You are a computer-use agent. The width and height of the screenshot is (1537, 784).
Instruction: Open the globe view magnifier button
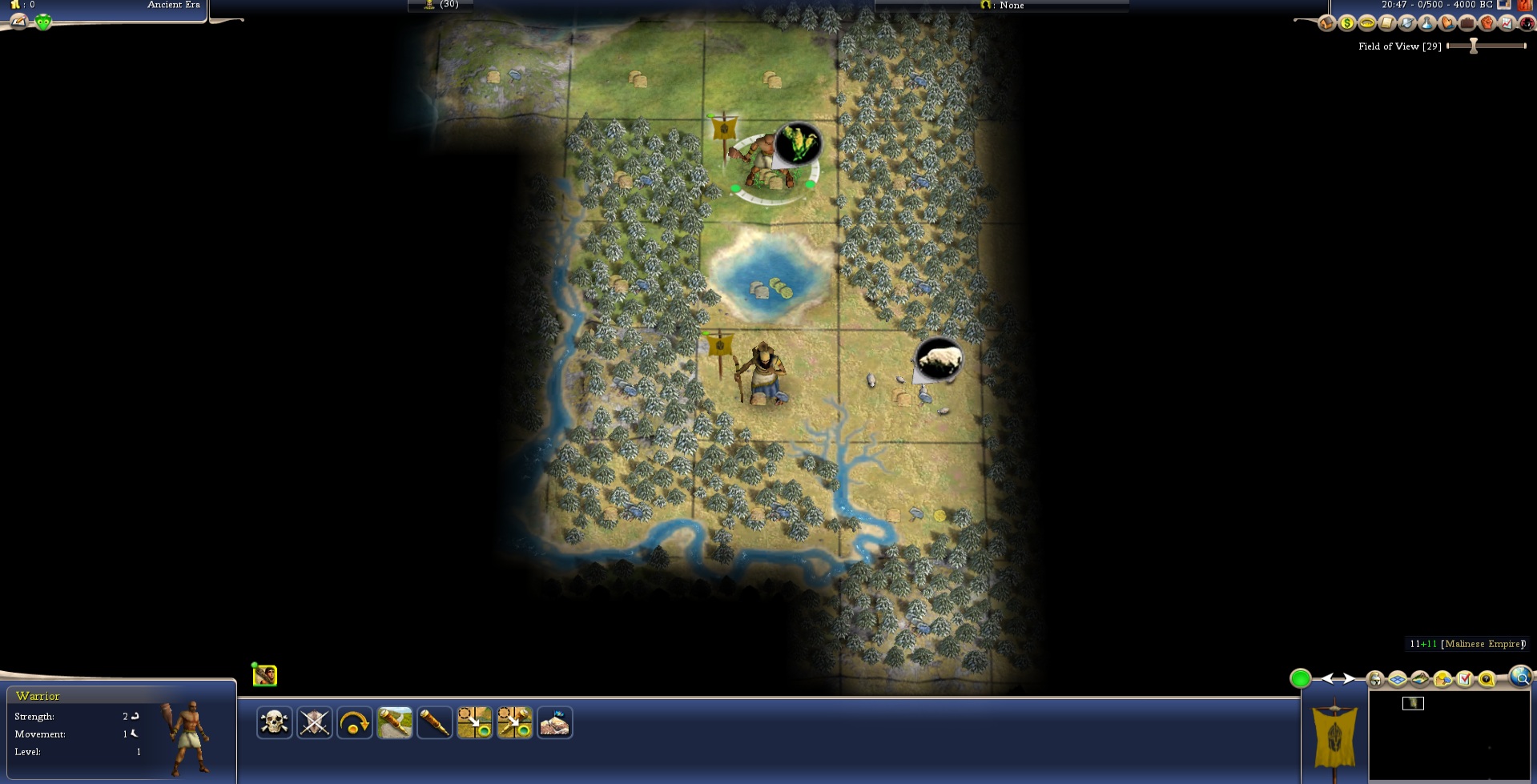coord(1519,677)
